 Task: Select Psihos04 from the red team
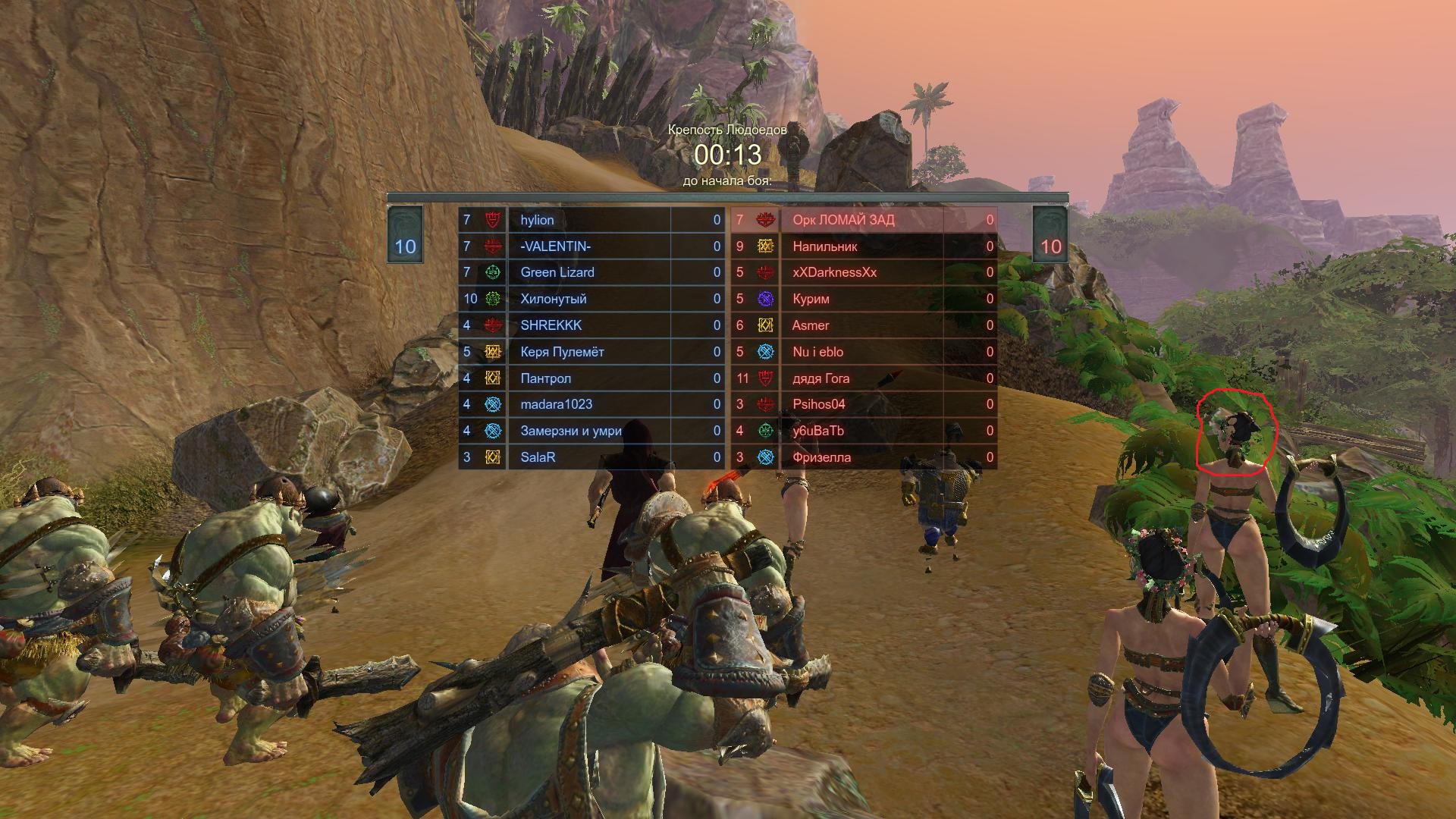[x=818, y=404]
